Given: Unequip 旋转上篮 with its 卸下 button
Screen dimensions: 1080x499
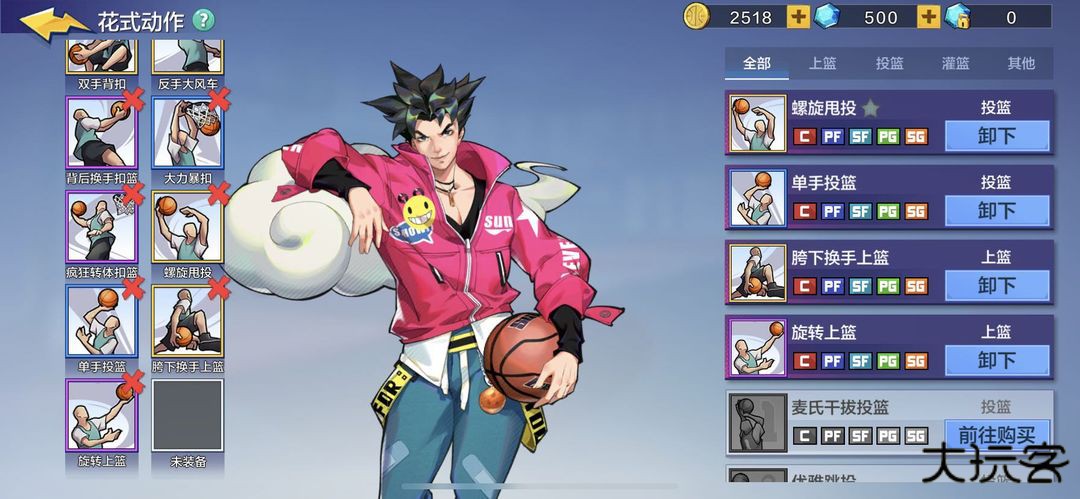Looking at the screenshot, I should click(996, 360).
